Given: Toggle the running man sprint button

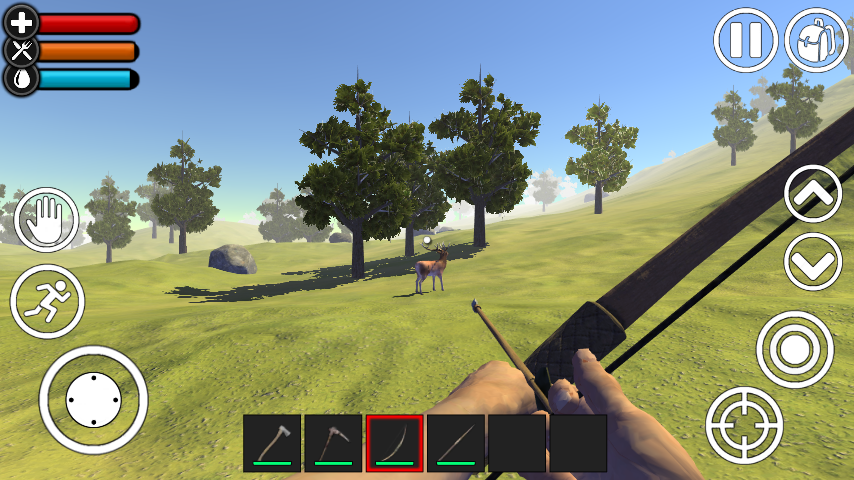Looking at the screenshot, I should pos(47,301).
